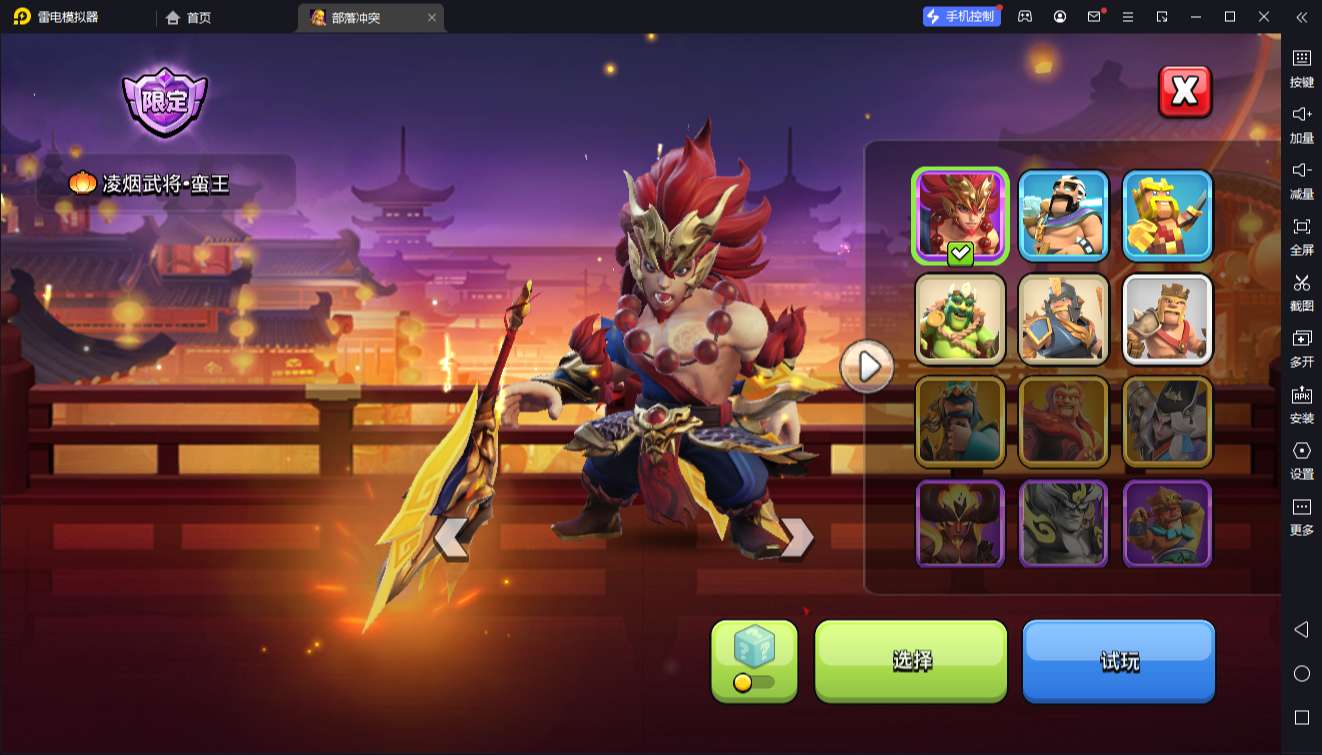Collapse the skin list with round arrow
The height and width of the screenshot is (755, 1322).
866,368
